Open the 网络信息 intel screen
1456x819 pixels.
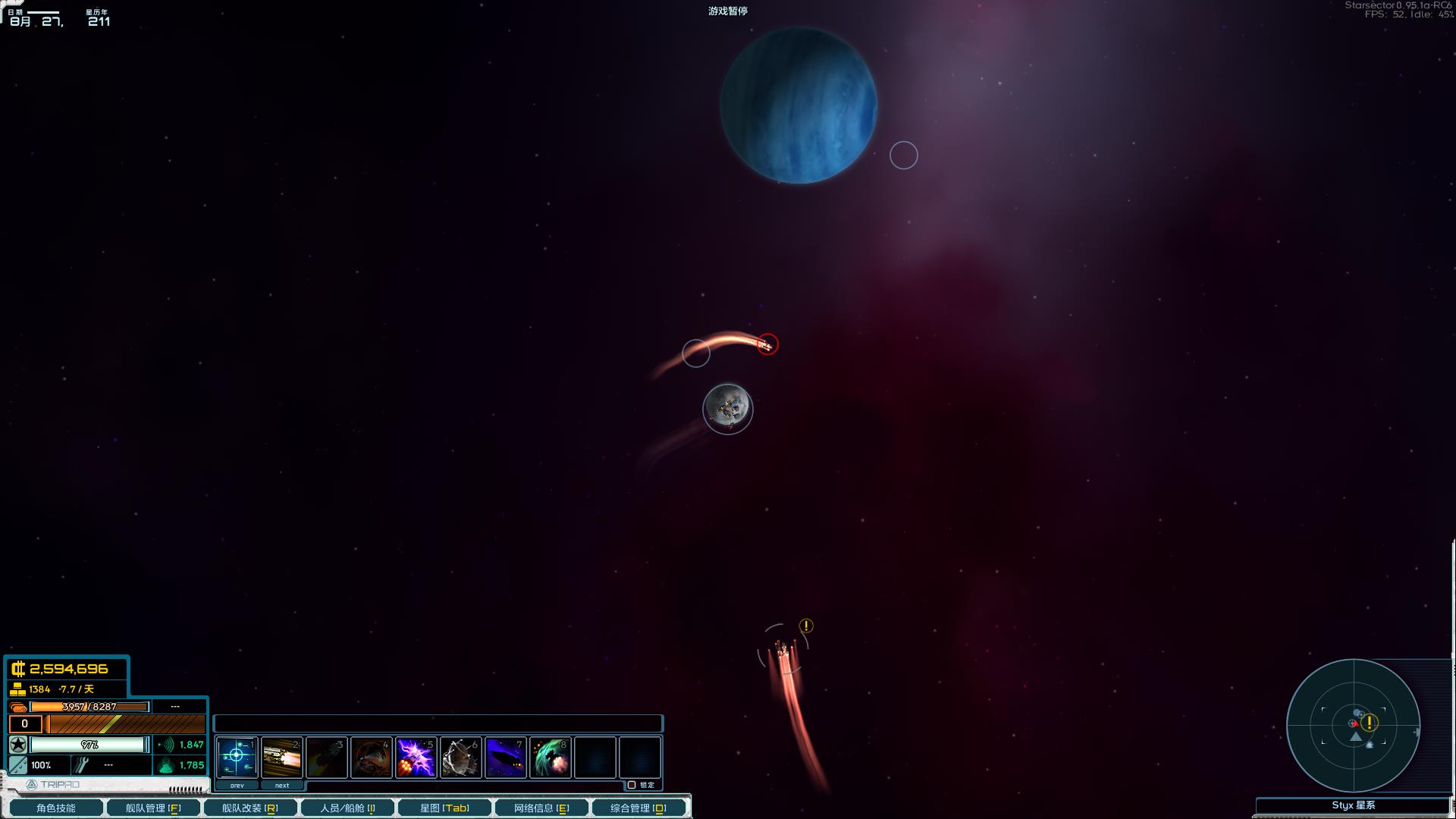[x=541, y=808]
